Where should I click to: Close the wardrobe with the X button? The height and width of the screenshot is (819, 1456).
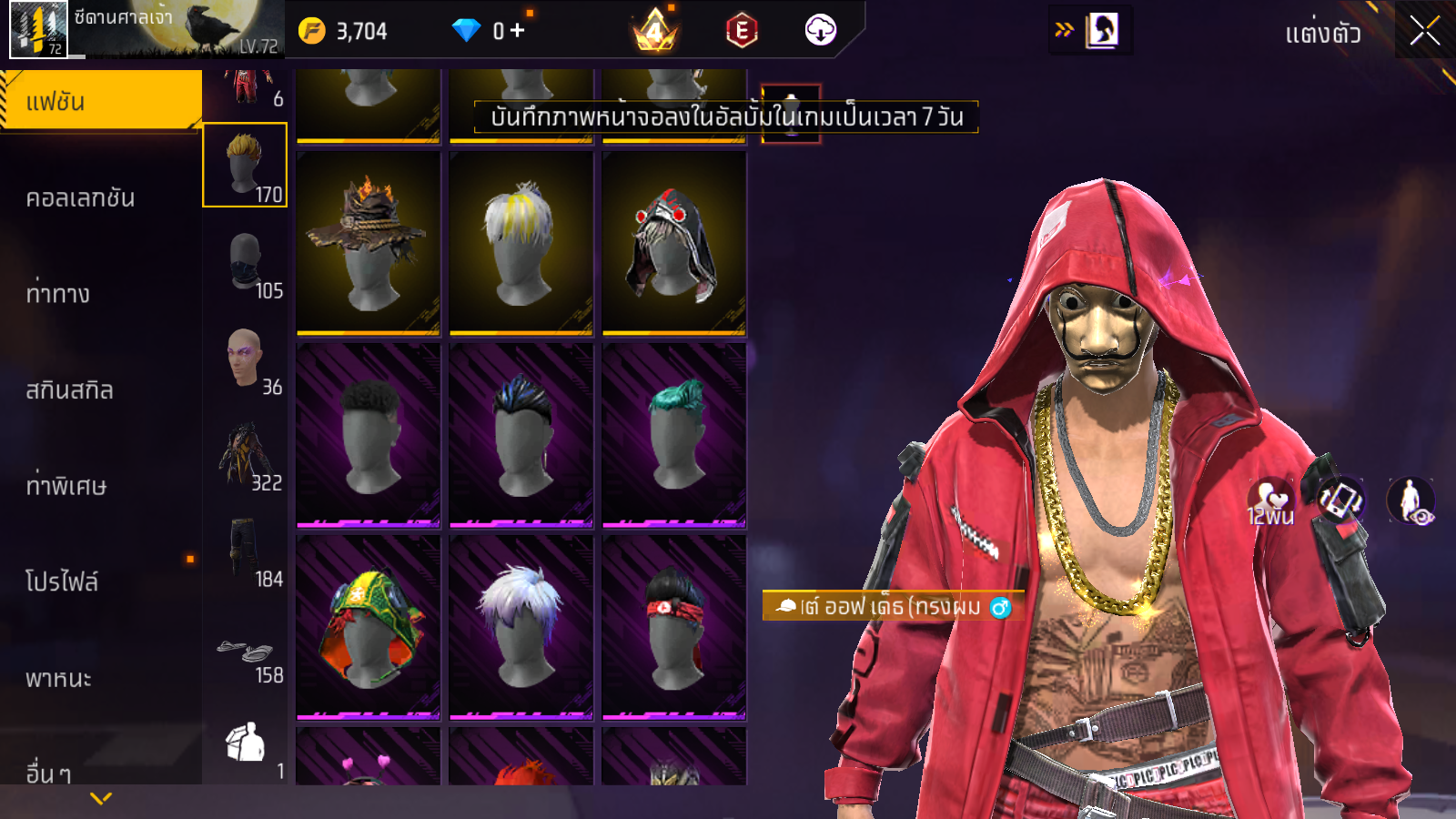point(1424,32)
